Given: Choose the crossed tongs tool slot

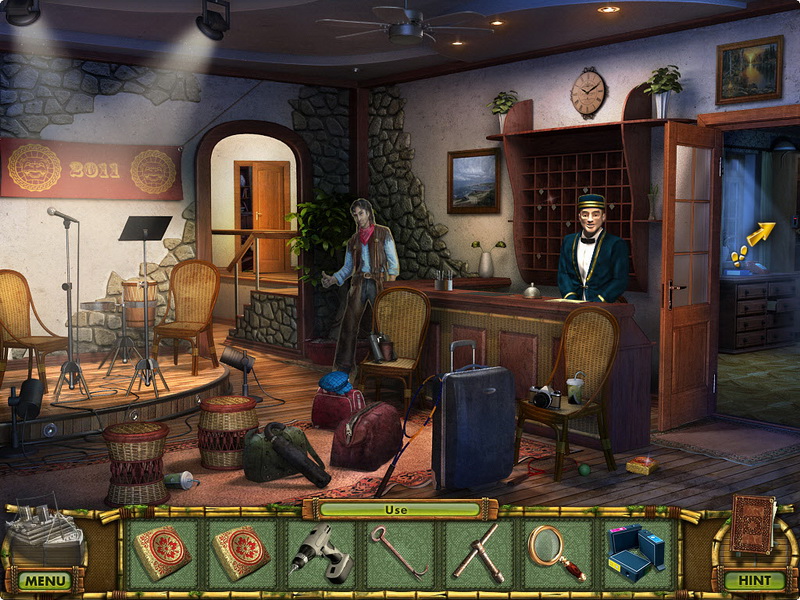Looking at the screenshot, I should point(477,552).
